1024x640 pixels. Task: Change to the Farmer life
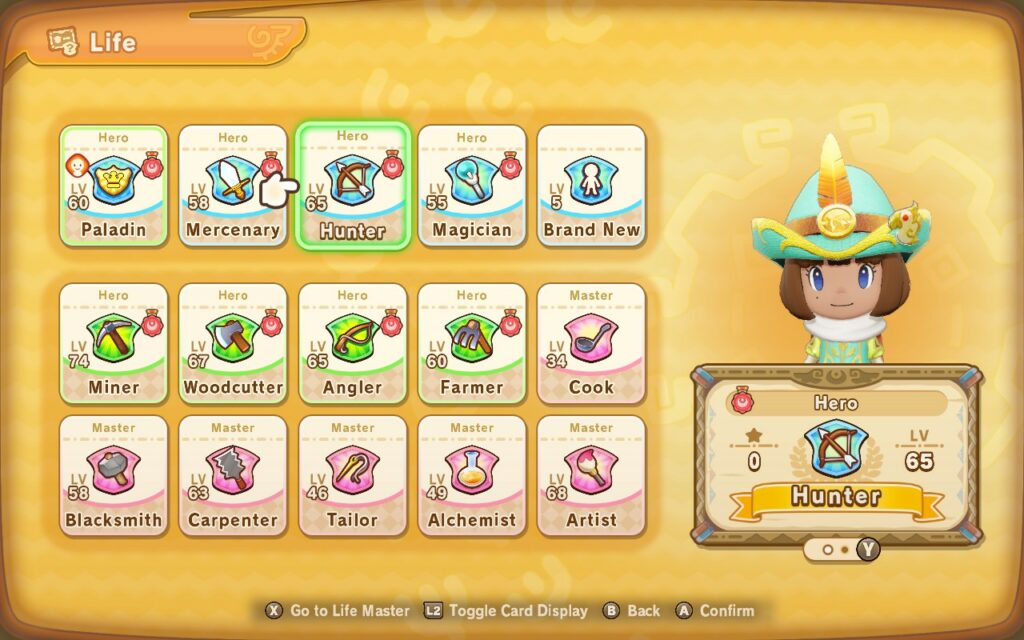pos(471,343)
